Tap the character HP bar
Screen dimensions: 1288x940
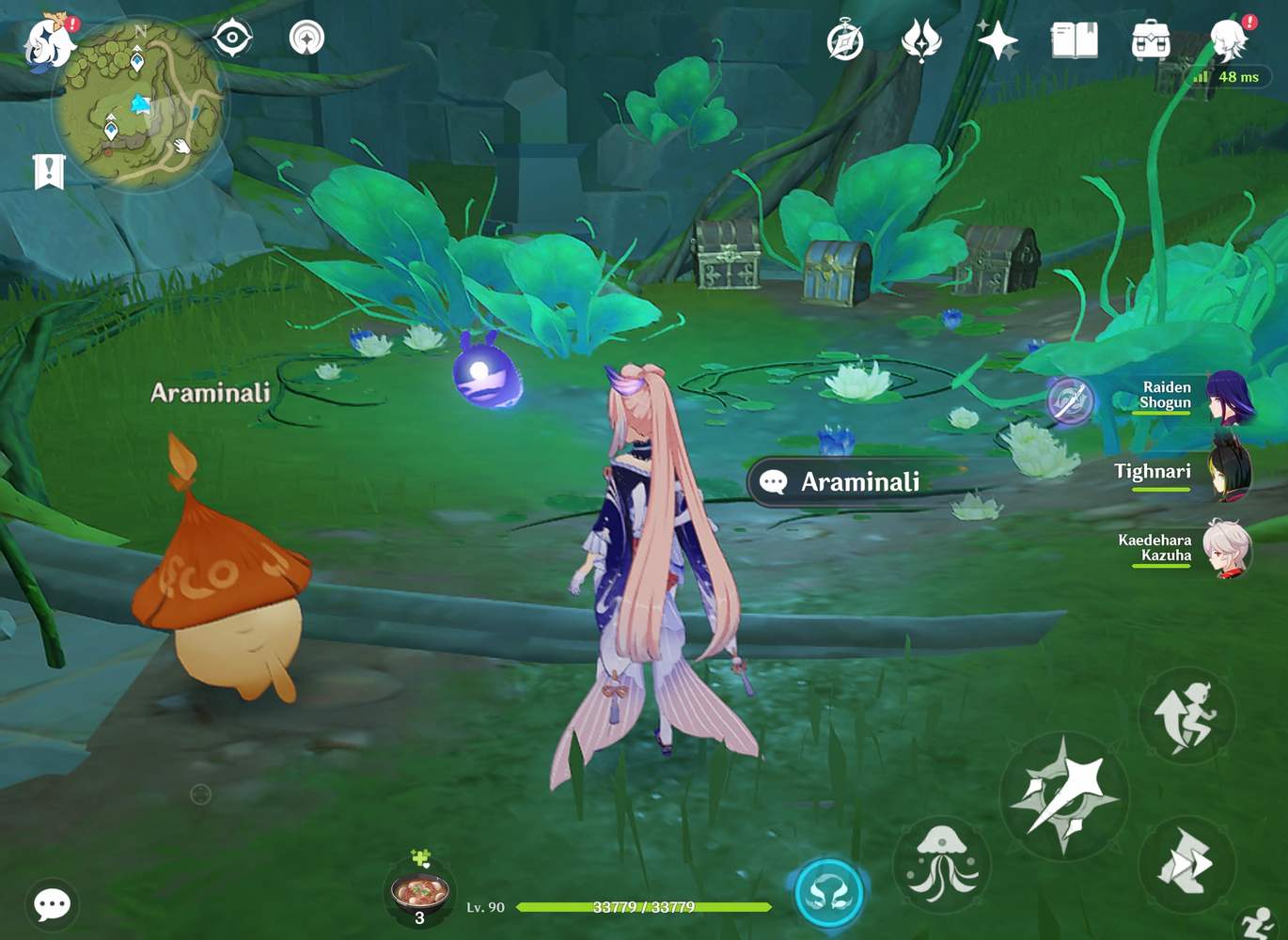pyautogui.click(x=644, y=908)
